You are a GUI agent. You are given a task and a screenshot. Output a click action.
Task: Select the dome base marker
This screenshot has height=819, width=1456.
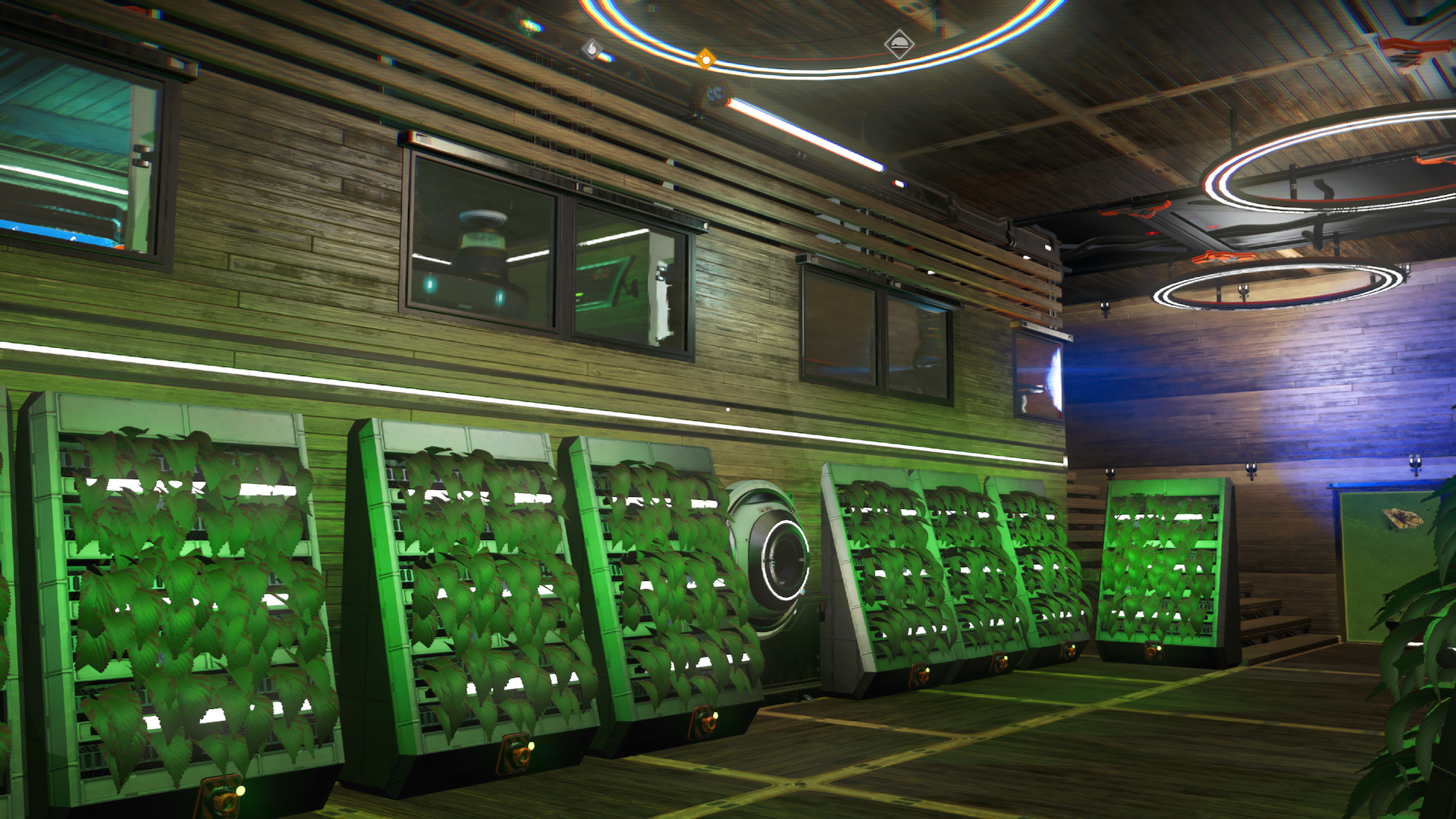click(899, 43)
